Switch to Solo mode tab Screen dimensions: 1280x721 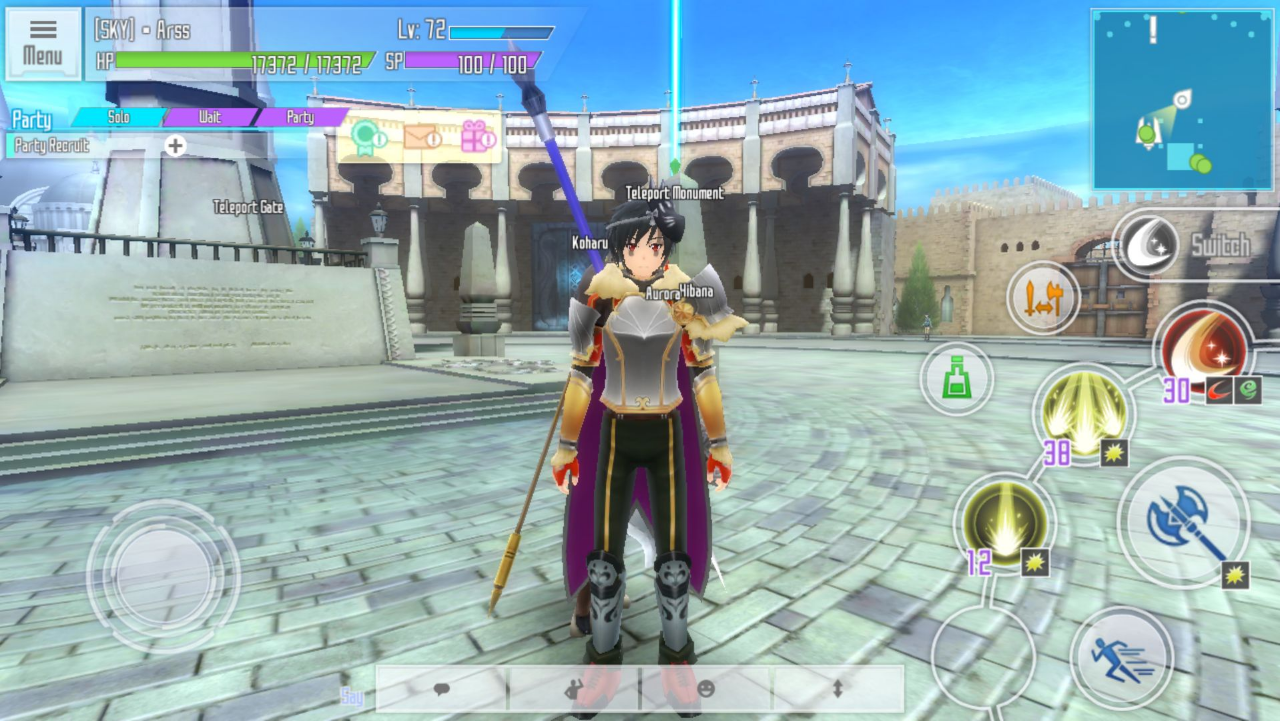point(117,117)
